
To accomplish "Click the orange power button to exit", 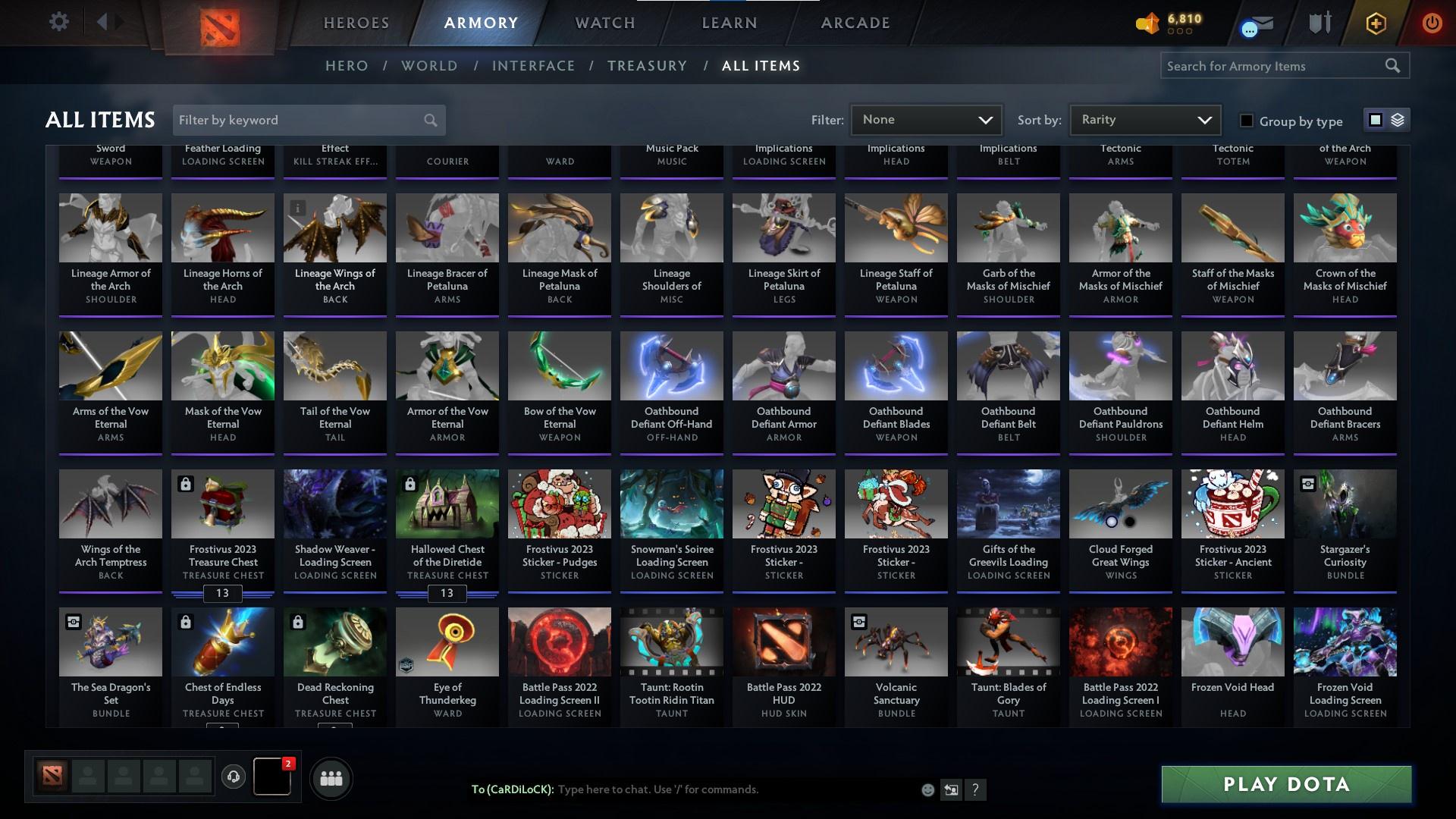I will pyautogui.click(x=1431, y=23).
